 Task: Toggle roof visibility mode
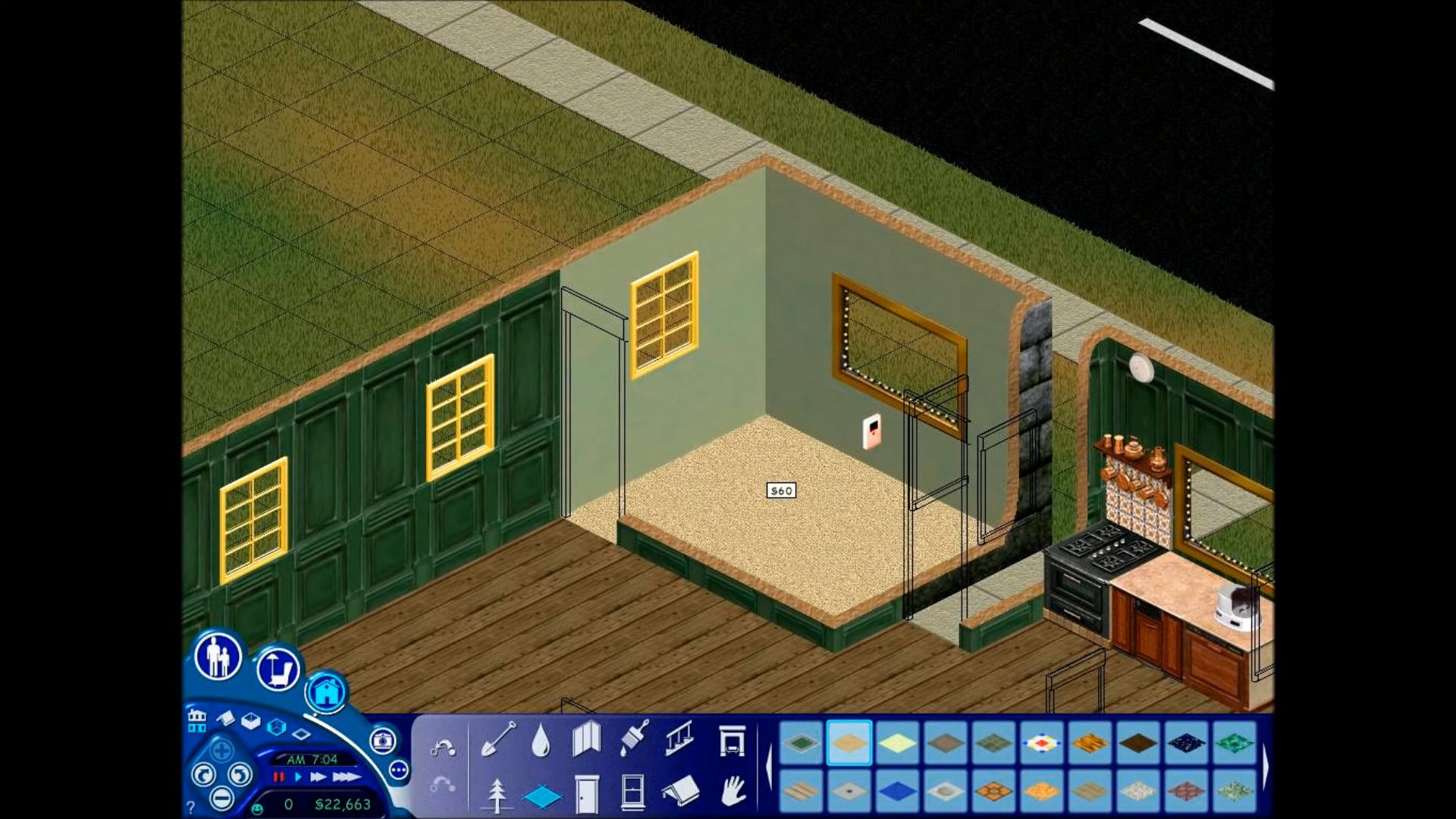[x=226, y=718]
